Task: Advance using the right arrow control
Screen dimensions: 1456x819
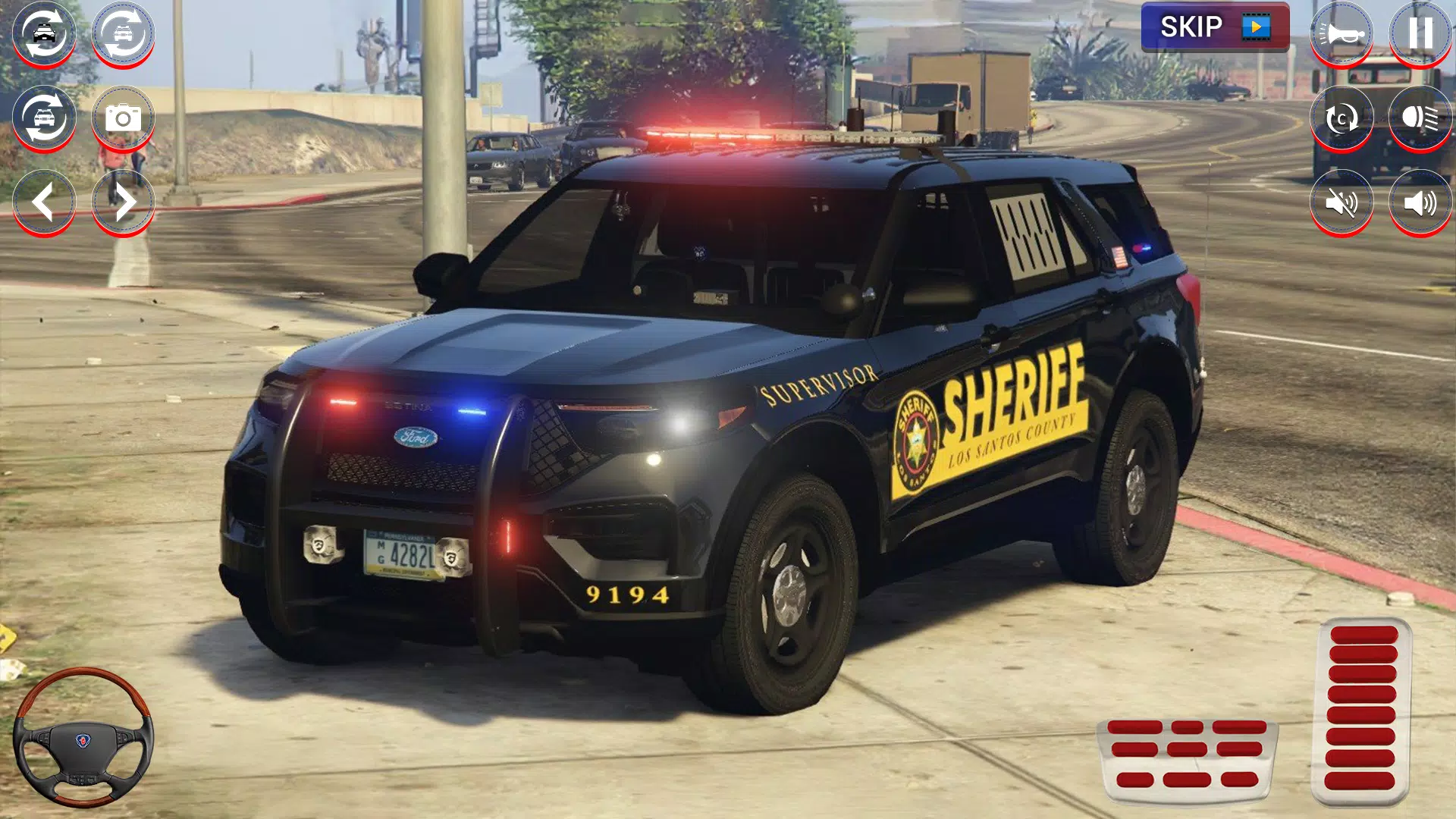Action: point(124,201)
